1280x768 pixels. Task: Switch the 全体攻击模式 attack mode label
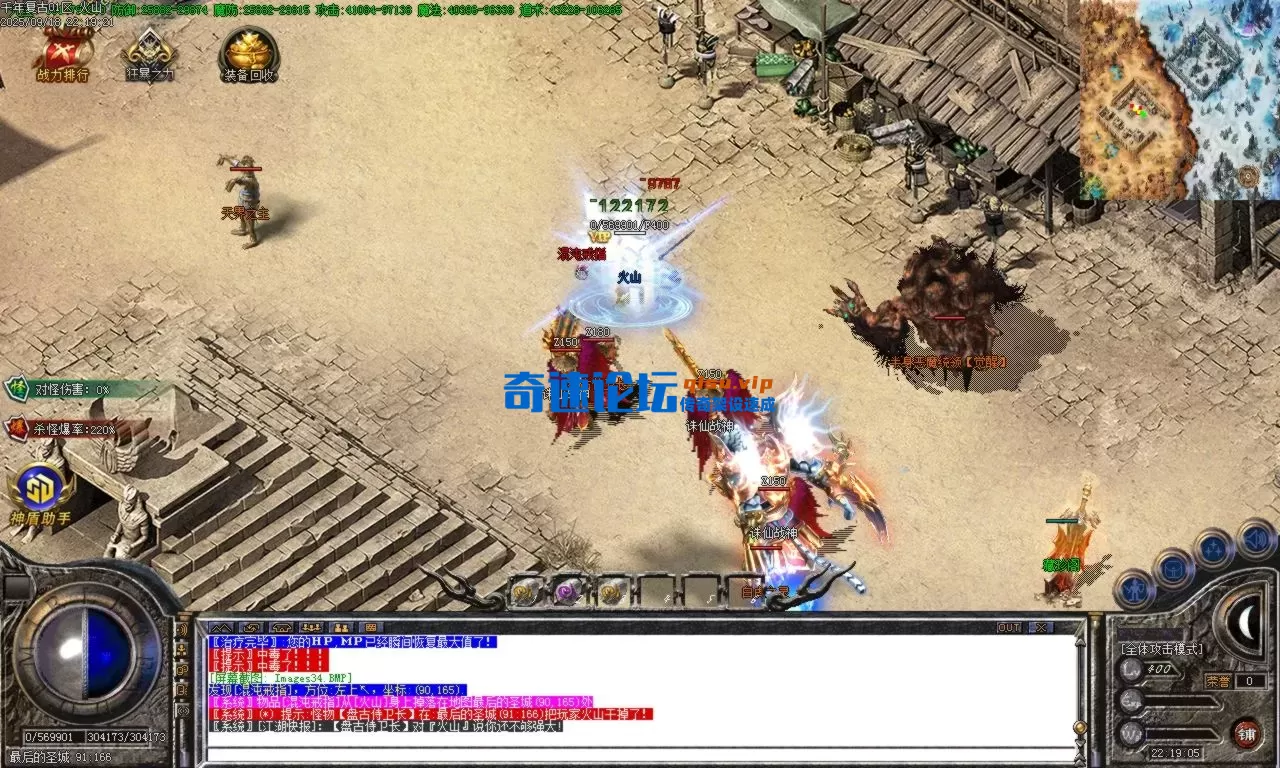coord(1161,649)
